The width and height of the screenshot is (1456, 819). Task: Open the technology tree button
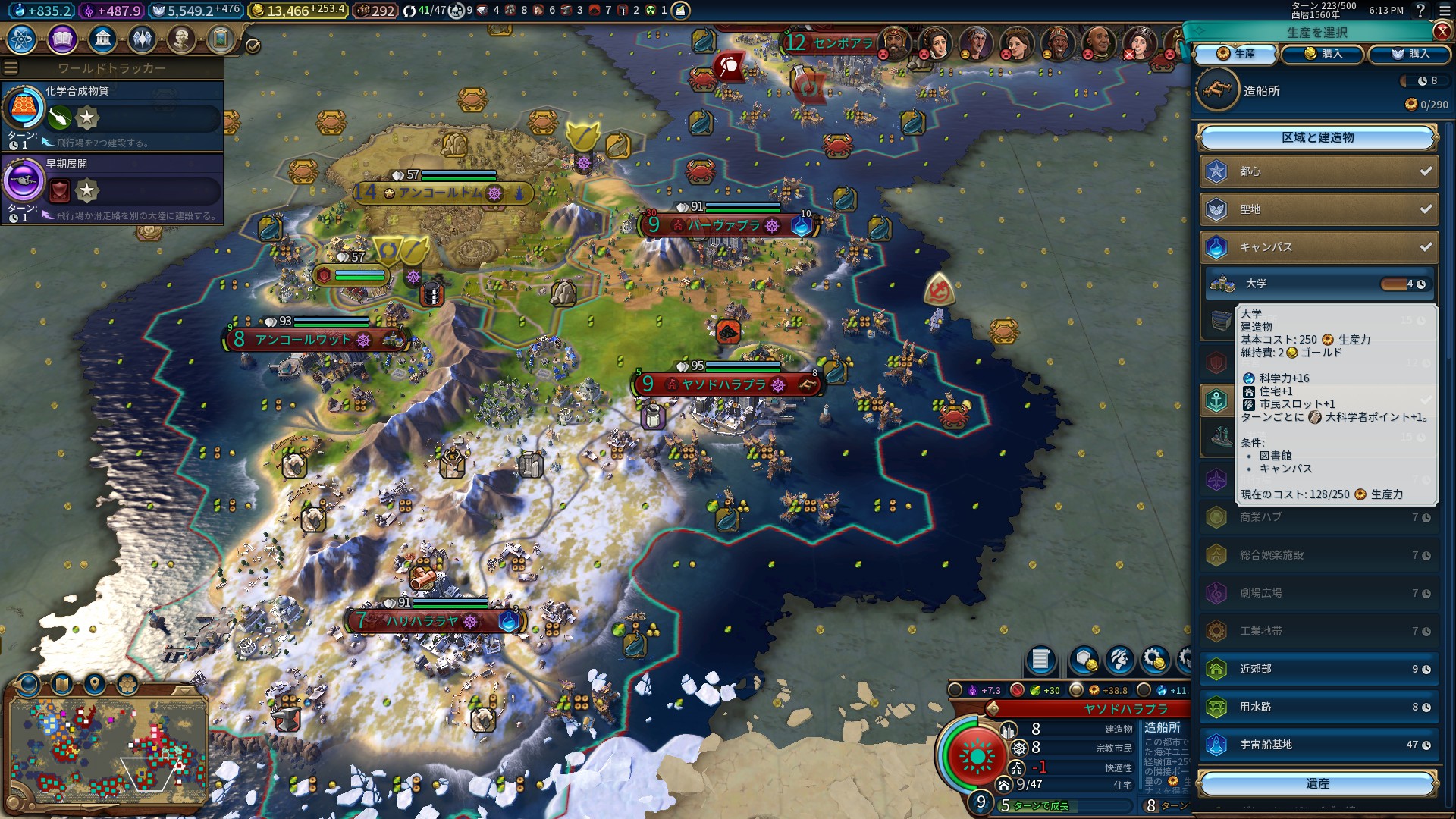[x=22, y=39]
